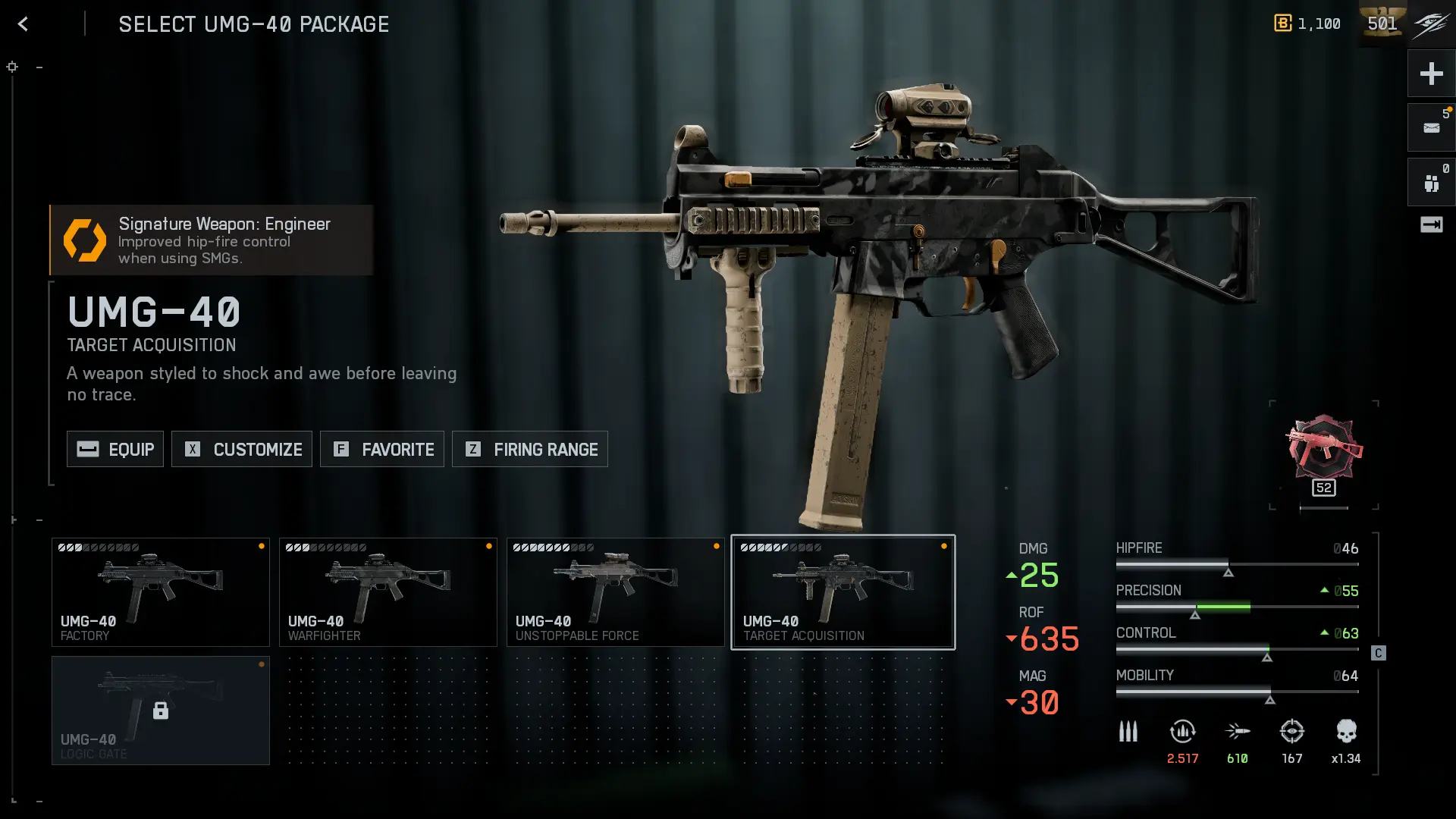Open the Customize weapon option
The height and width of the screenshot is (819, 1456).
(x=242, y=449)
